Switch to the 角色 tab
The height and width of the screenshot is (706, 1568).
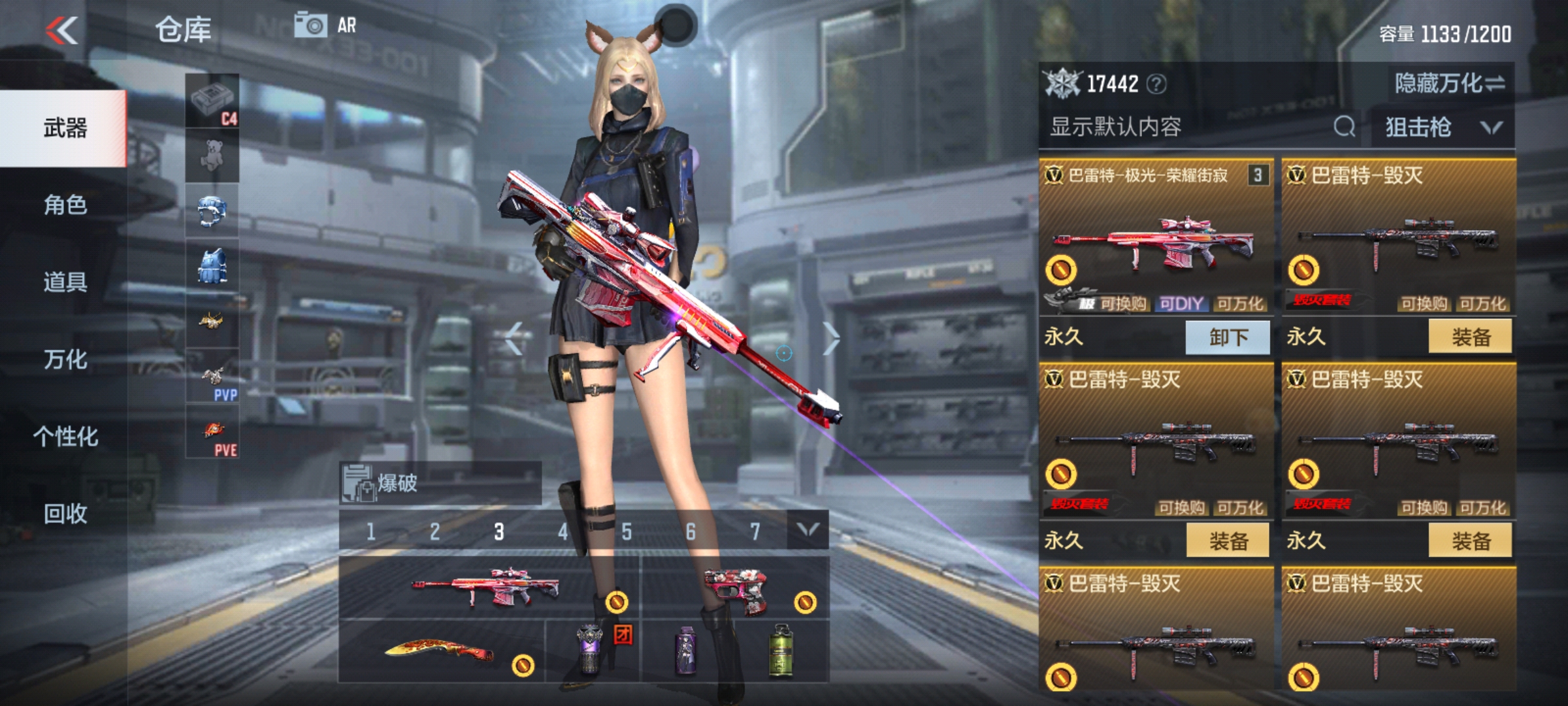65,205
